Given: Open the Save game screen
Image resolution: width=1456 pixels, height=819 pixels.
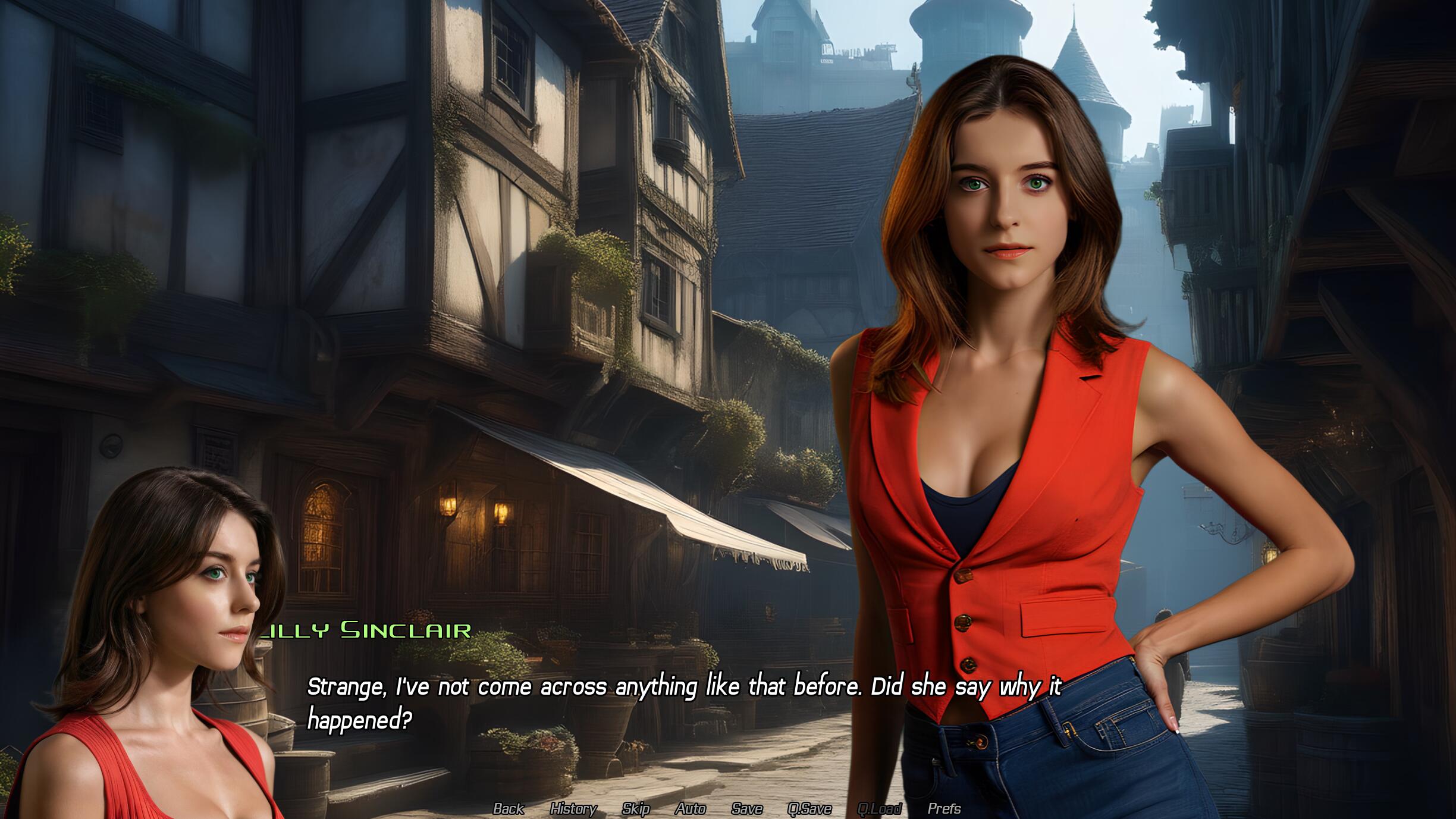Looking at the screenshot, I should 746,808.
